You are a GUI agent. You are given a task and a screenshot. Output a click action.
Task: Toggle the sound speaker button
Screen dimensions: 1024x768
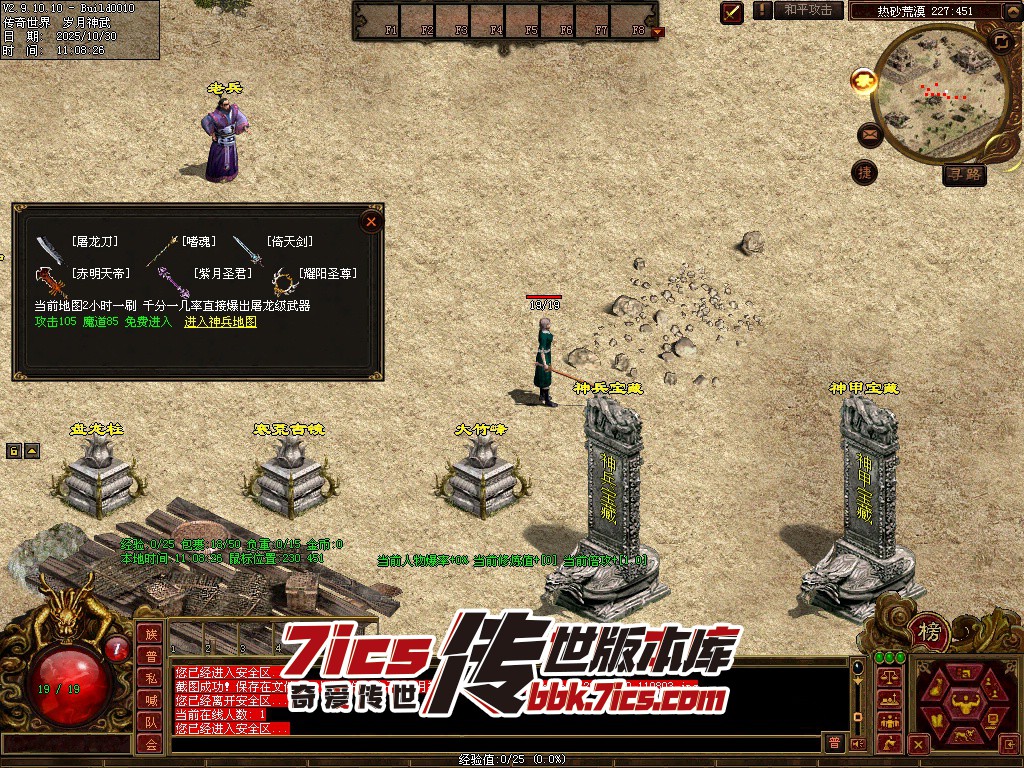(857, 743)
